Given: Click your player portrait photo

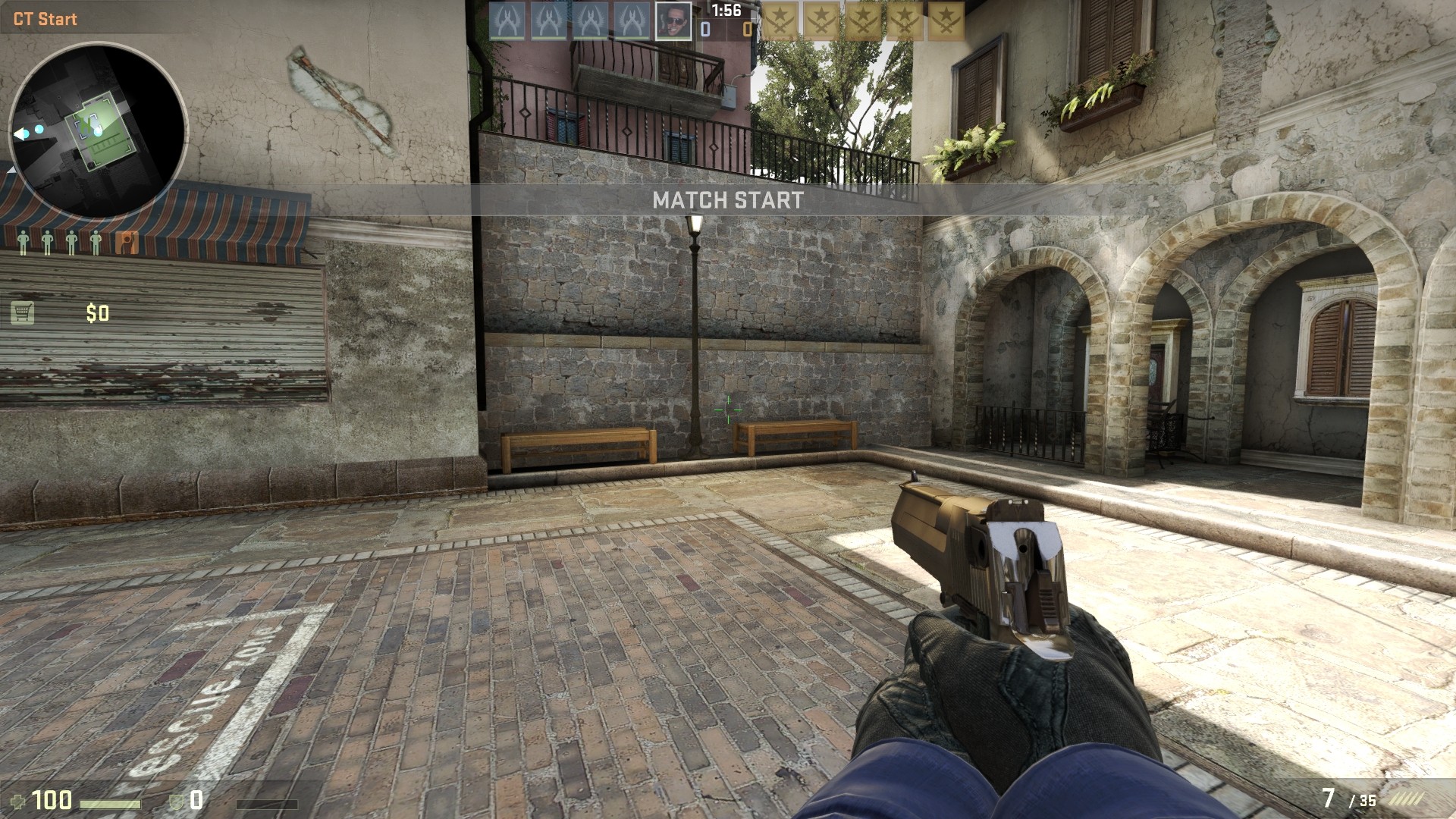Looking at the screenshot, I should pyautogui.click(x=674, y=20).
